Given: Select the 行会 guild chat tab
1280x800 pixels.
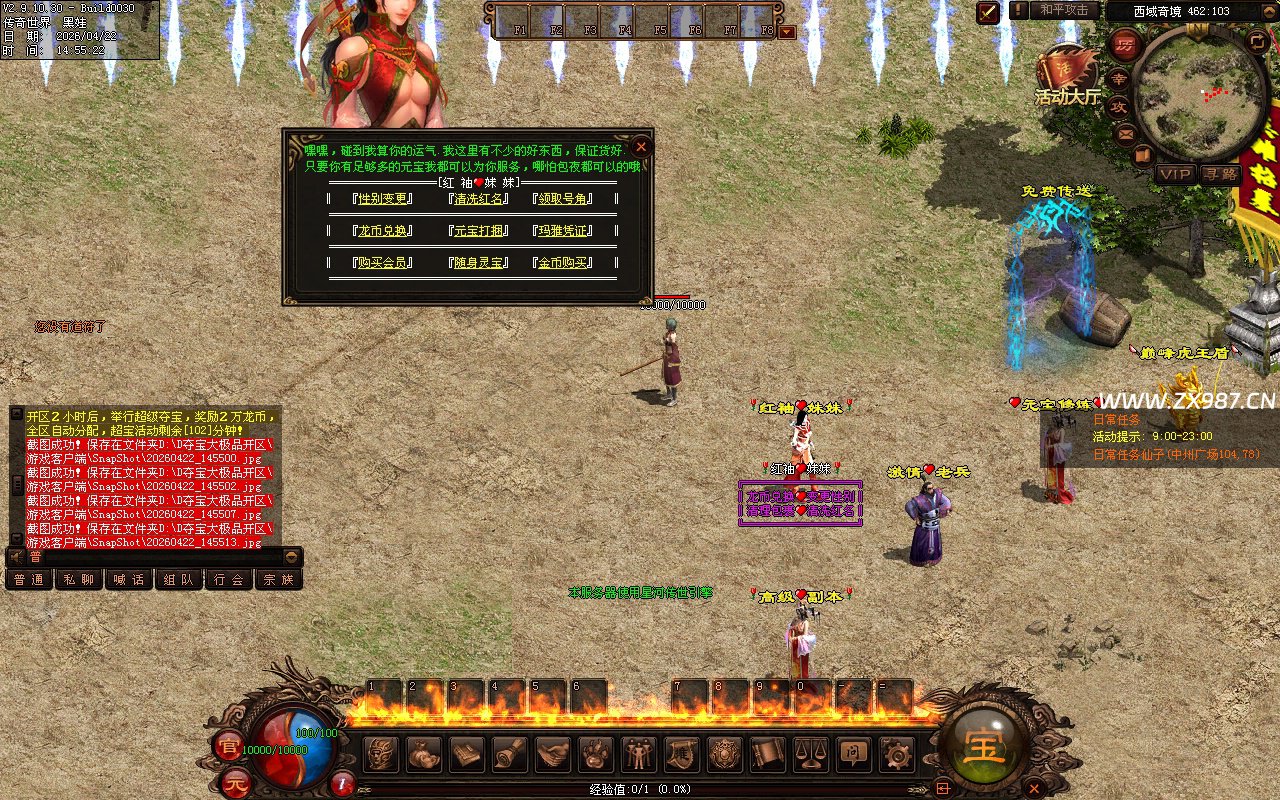Looking at the screenshot, I should pos(229,579).
